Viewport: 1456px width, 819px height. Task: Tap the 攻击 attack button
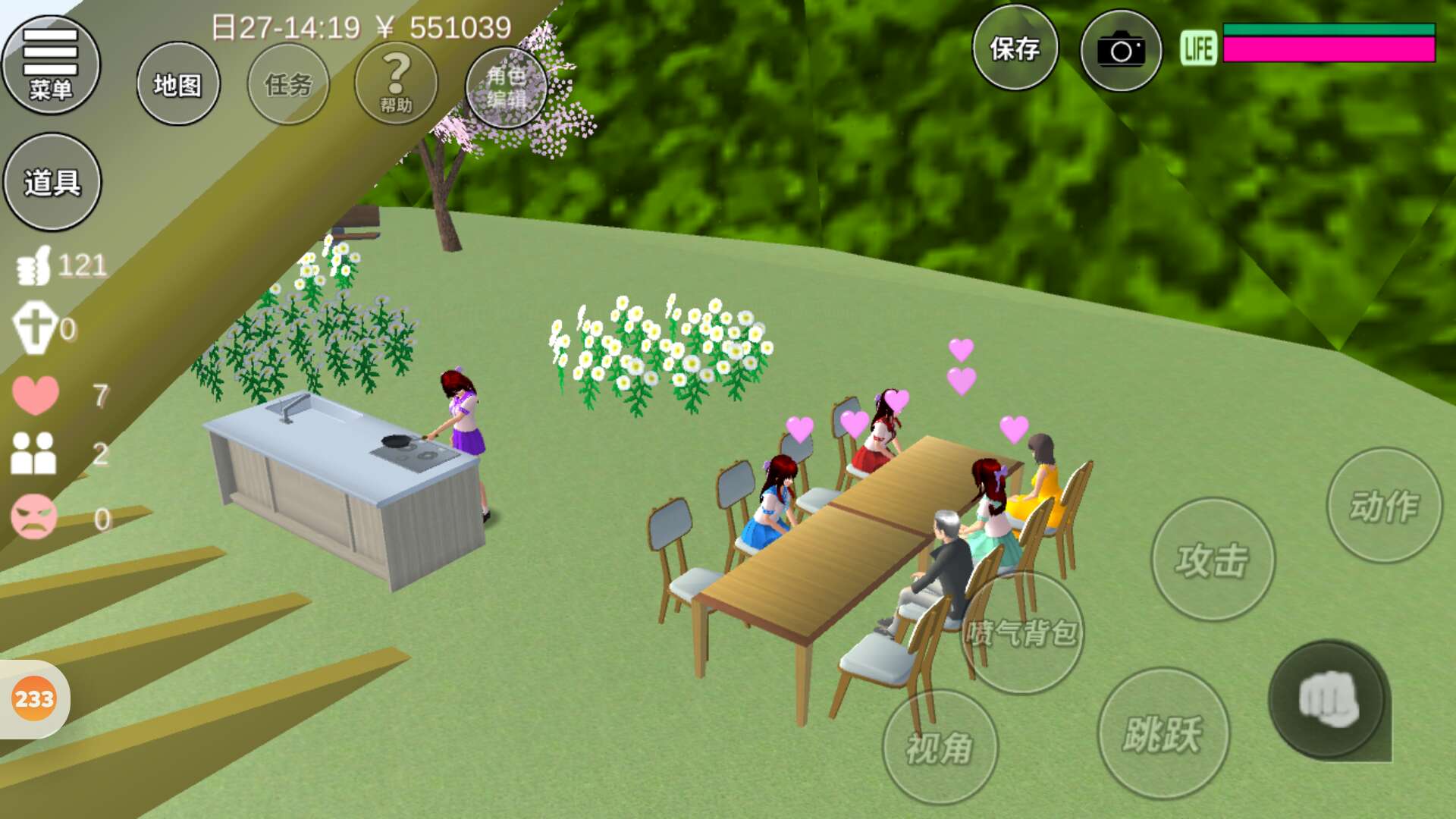pyautogui.click(x=1213, y=560)
